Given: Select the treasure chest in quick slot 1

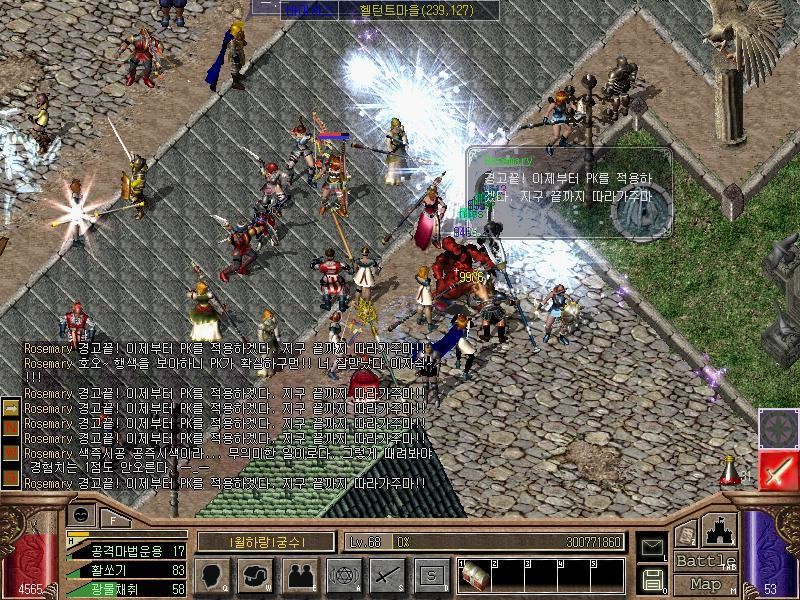Looking at the screenshot, I should pyautogui.click(x=474, y=577).
